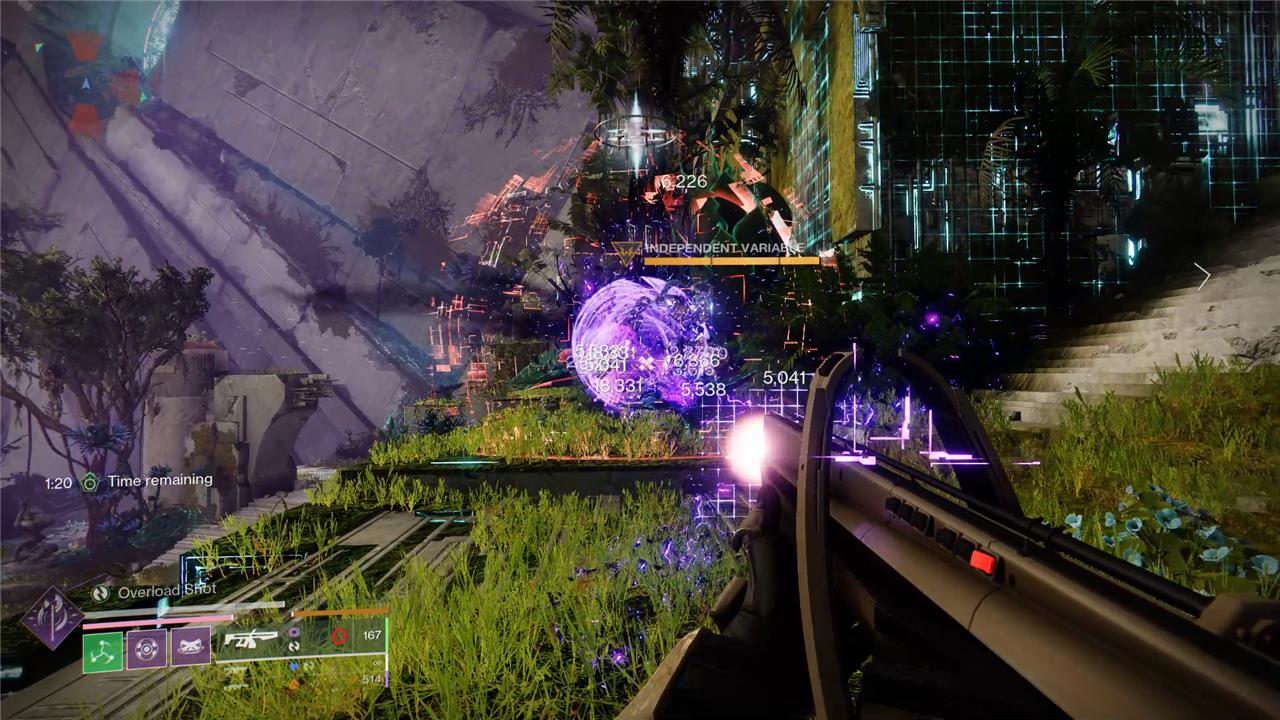The height and width of the screenshot is (720, 1280).
Task: Click the Independent Variable champion marker icon
Action: [x=627, y=252]
